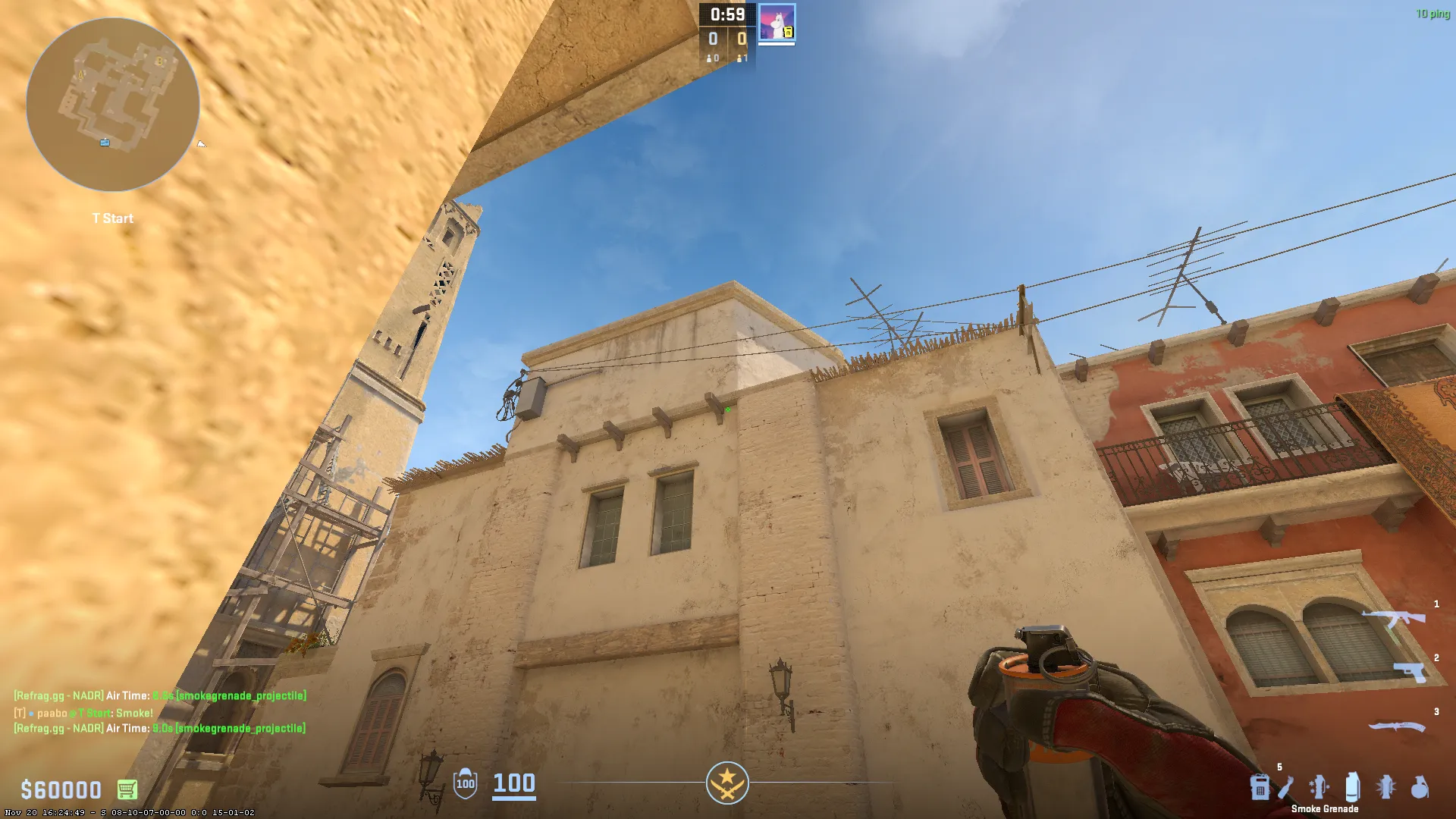1456x819 pixels.
Task: Click the circular radar minimap
Action: pos(113,105)
